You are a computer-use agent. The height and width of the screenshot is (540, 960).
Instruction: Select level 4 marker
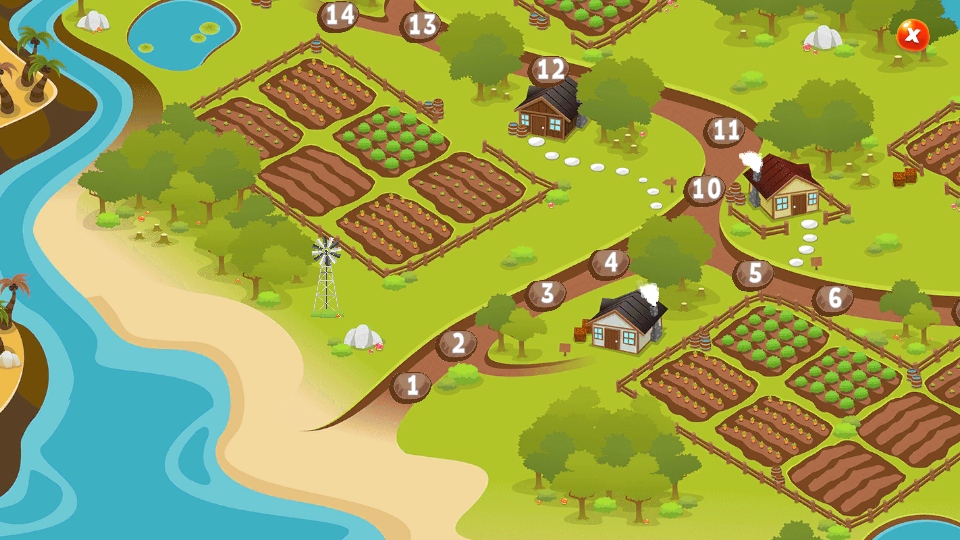[609, 263]
